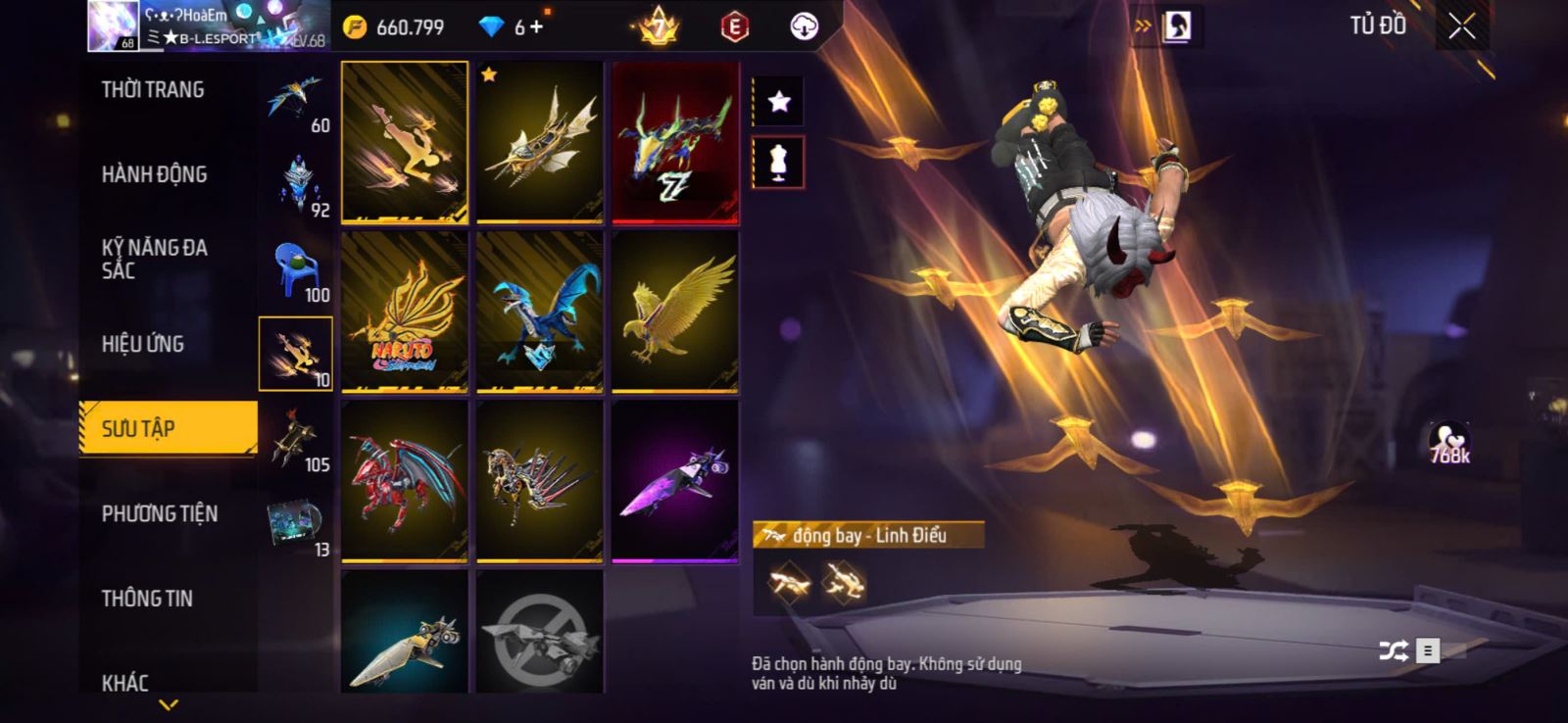Open the Thời Trang category
1568x723 pixels.
[153, 90]
